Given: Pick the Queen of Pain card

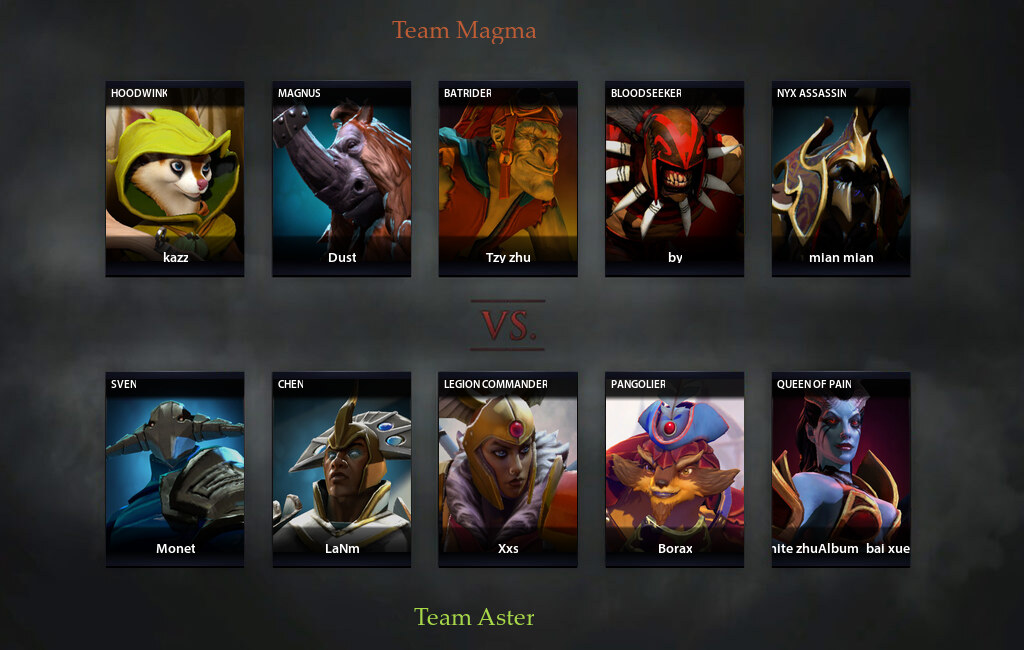Looking at the screenshot, I should (841, 469).
